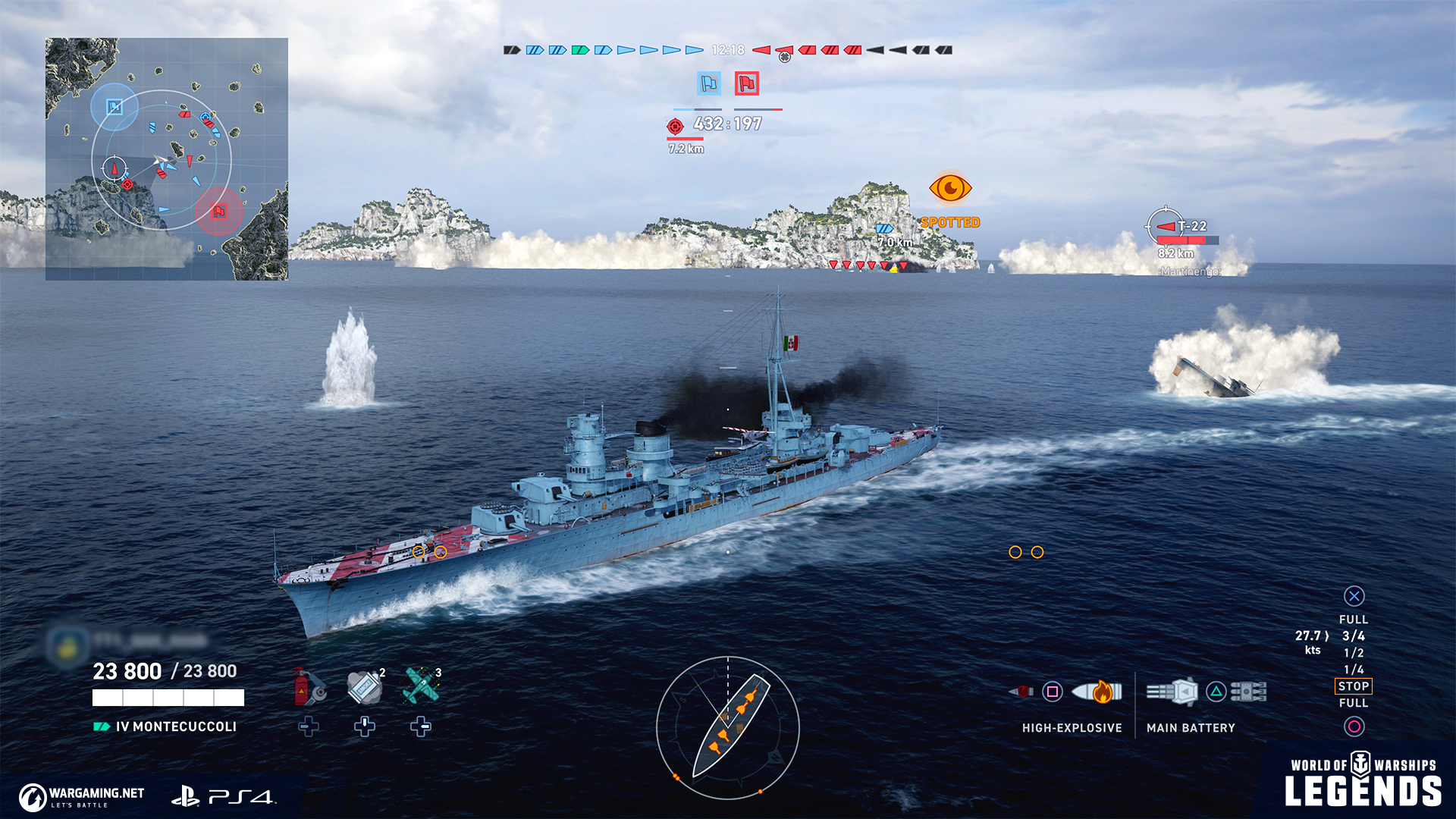1456x819 pixels.
Task: Use the middle consumable with 2 charges
Action: (x=365, y=686)
